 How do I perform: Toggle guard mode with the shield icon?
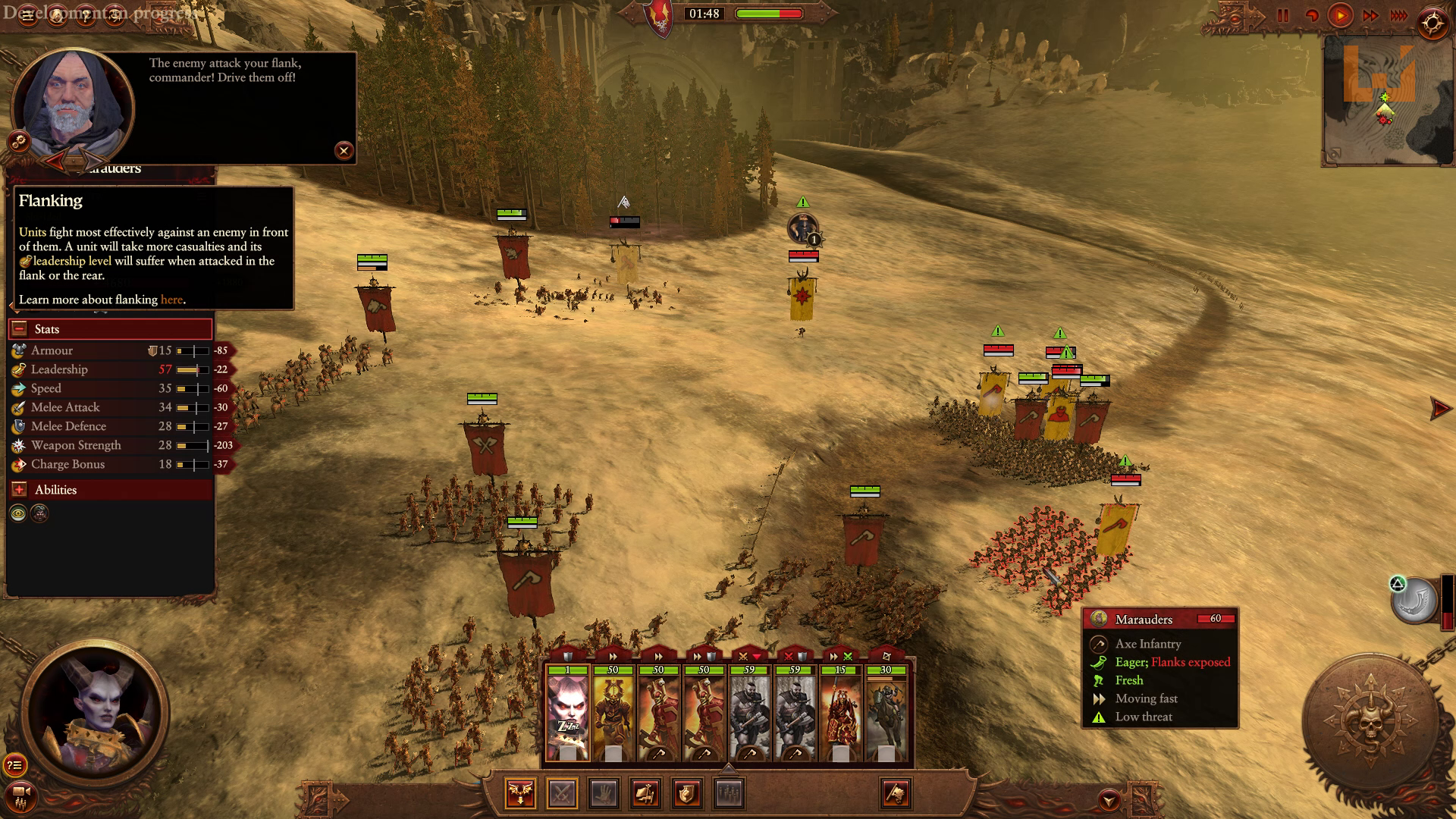point(688,794)
